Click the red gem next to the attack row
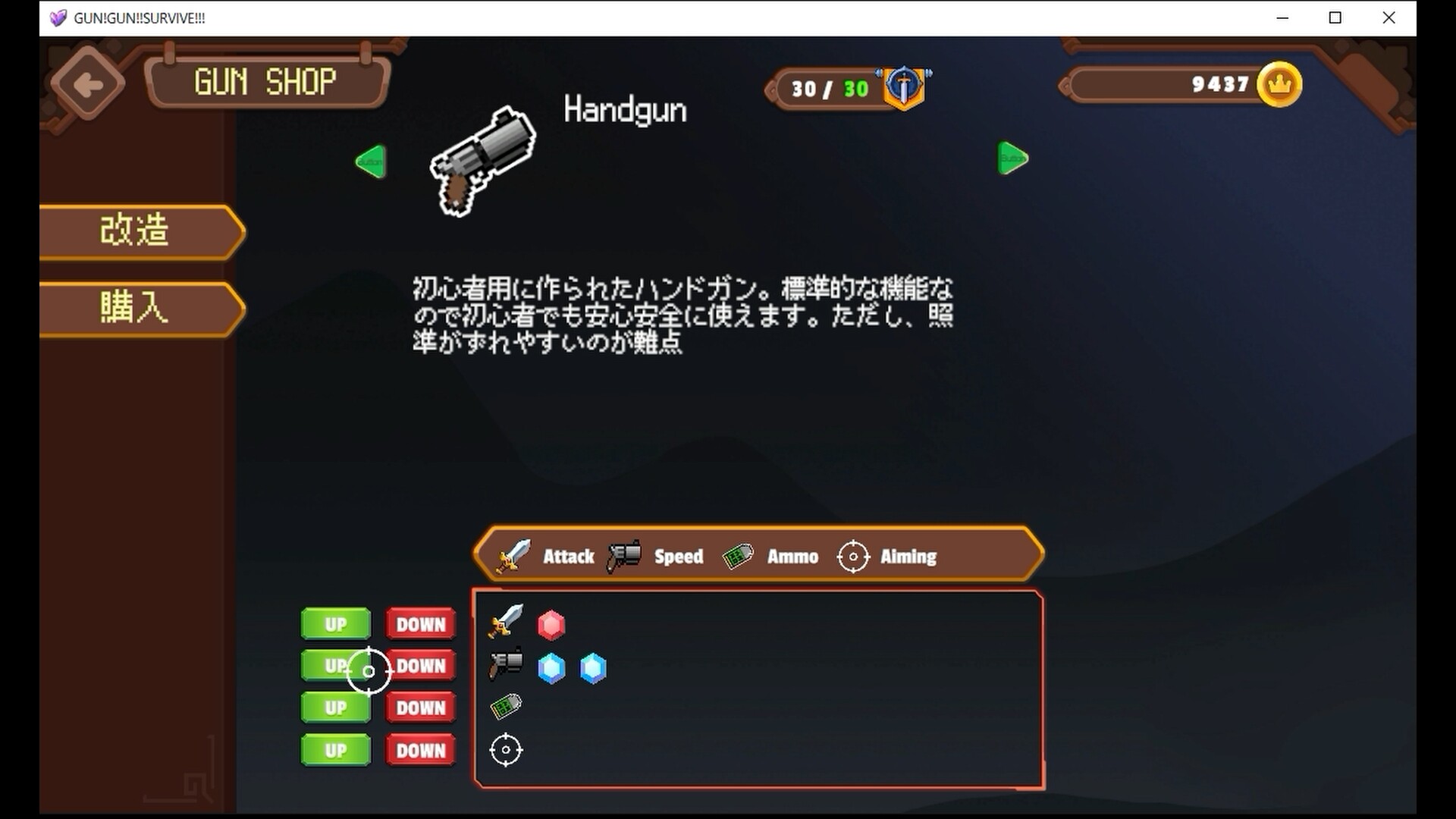The image size is (1456, 819). click(x=551, y=626)
